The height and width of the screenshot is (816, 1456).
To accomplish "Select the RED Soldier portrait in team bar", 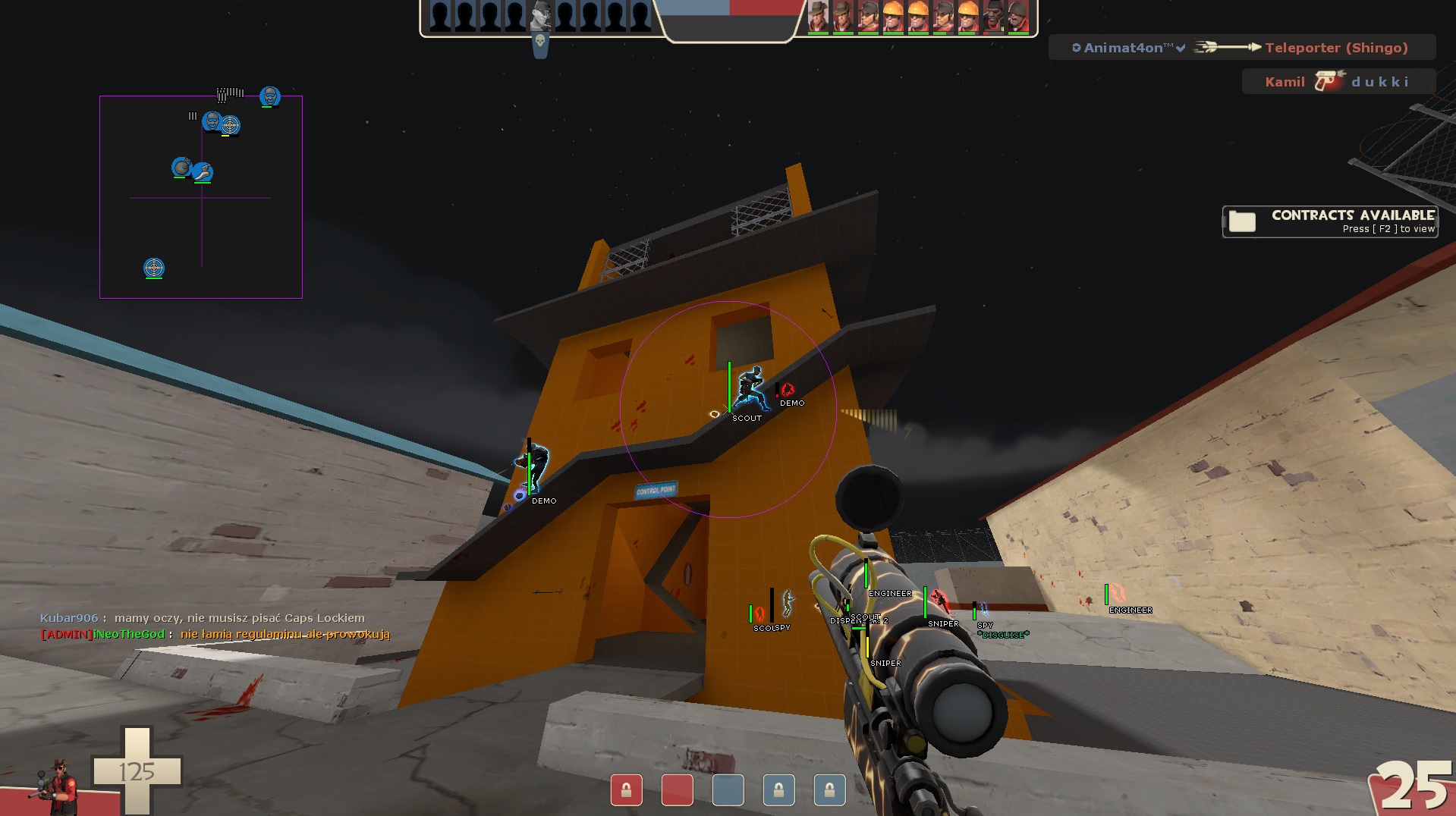I will 1018,17.
